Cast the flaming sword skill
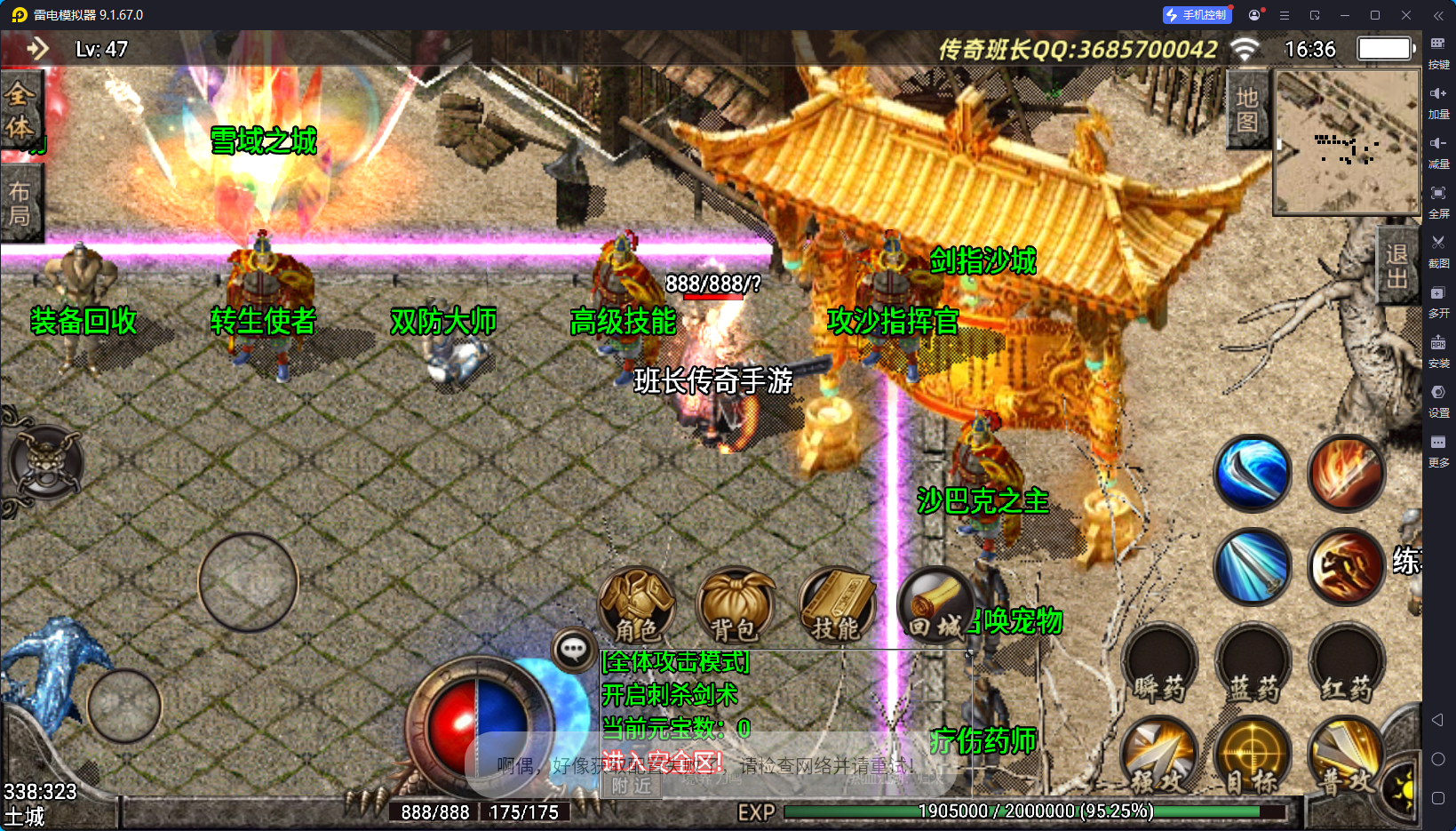 1347,473
